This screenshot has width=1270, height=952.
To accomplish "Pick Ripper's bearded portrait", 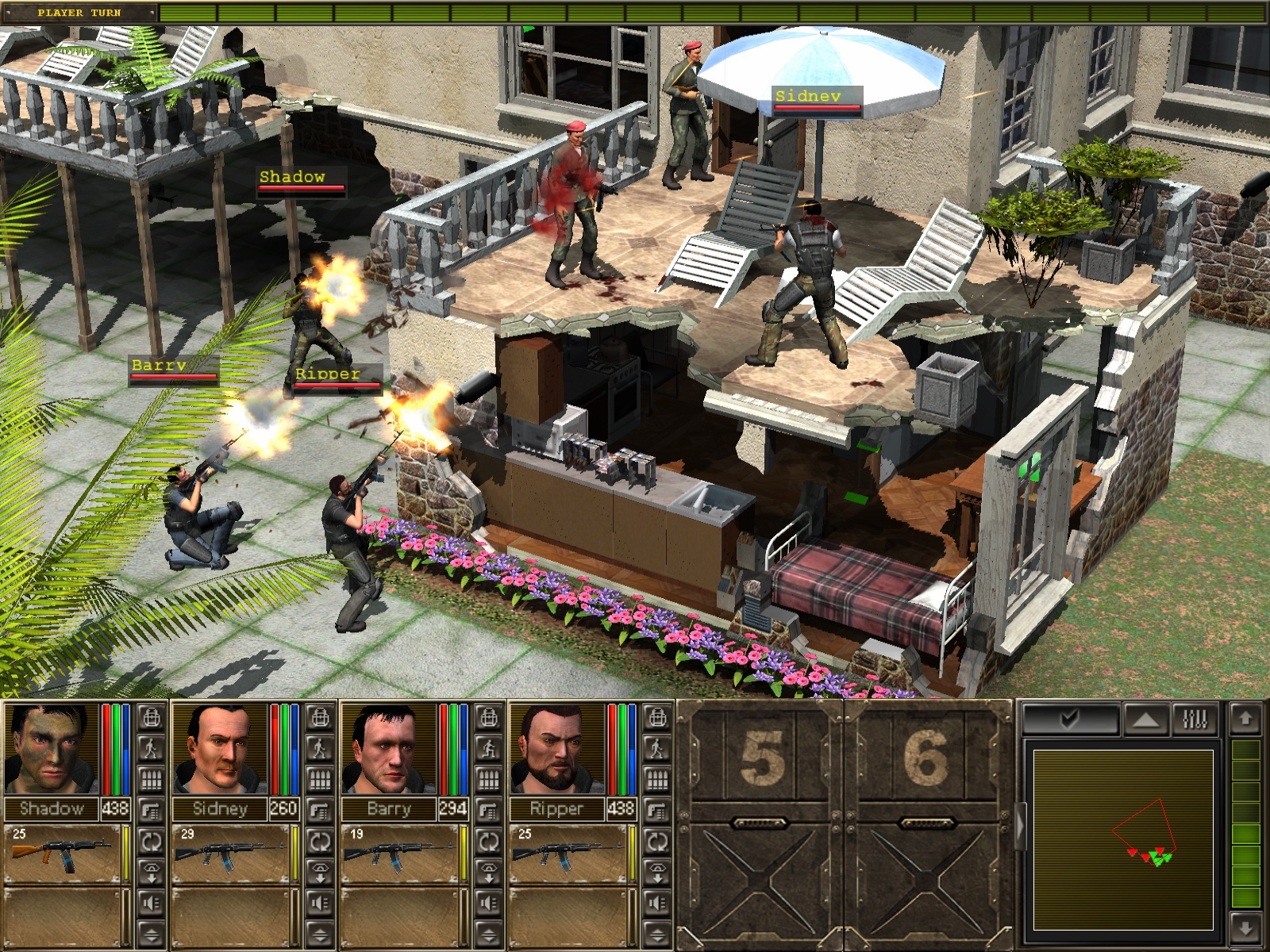I will [x=557, y=748].
